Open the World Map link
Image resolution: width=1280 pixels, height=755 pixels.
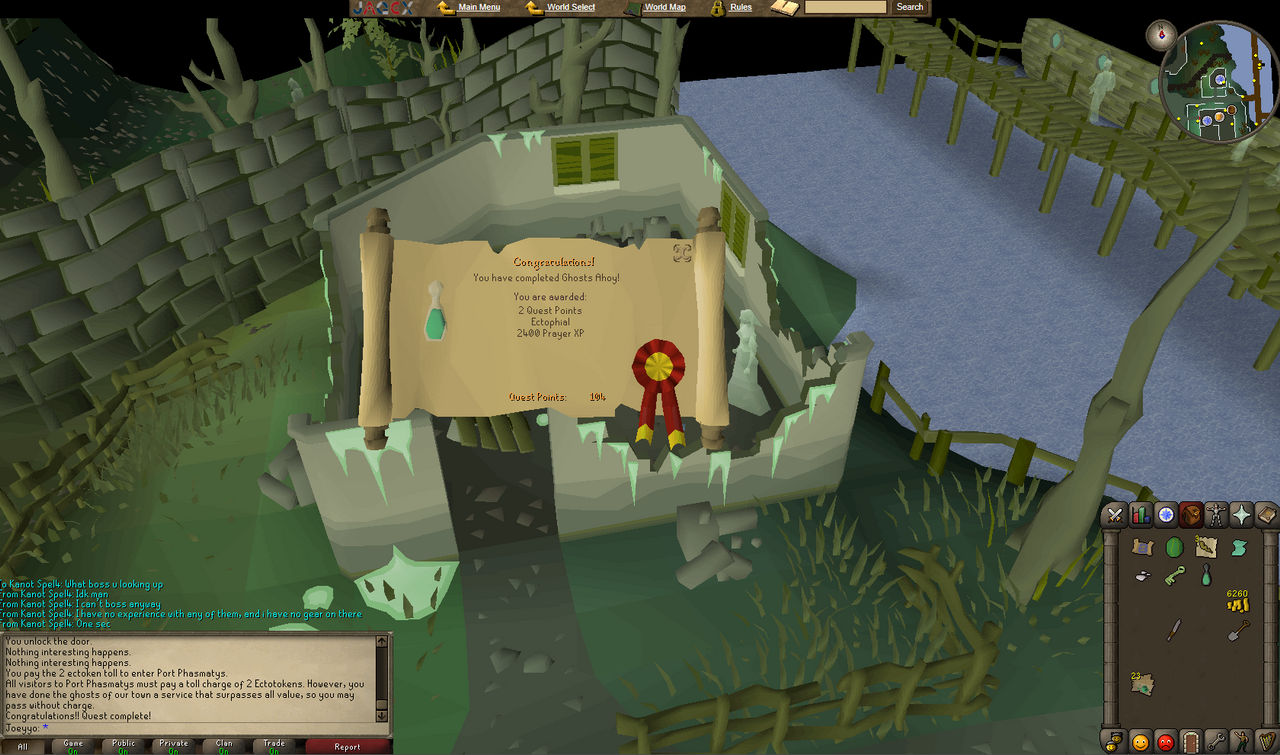(666, 7)
